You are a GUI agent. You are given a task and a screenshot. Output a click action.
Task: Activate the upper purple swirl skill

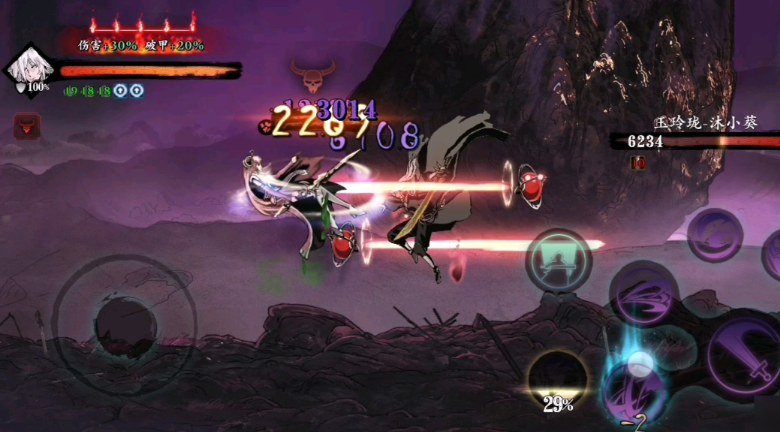click(714, 234)
